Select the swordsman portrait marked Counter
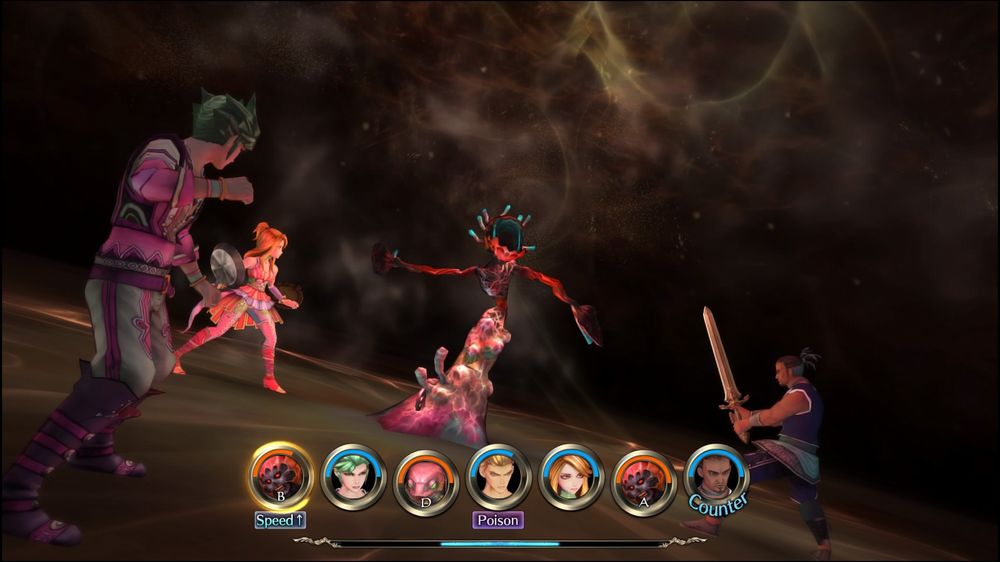1000x562 pixels. point(716,476)
